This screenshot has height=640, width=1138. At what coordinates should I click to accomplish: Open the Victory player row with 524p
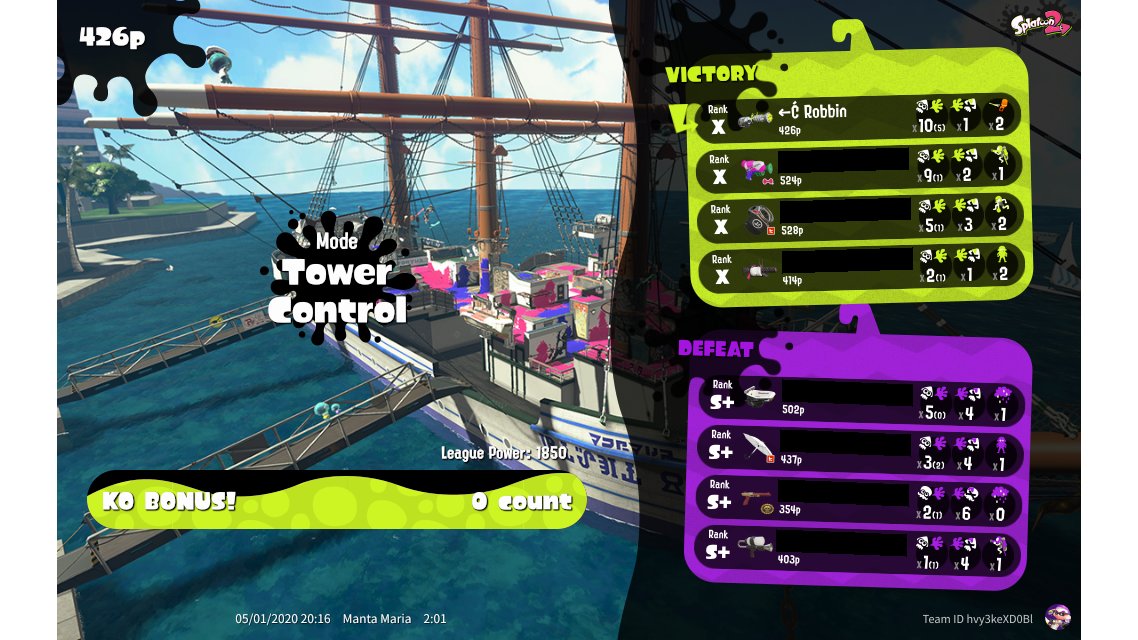860,168
